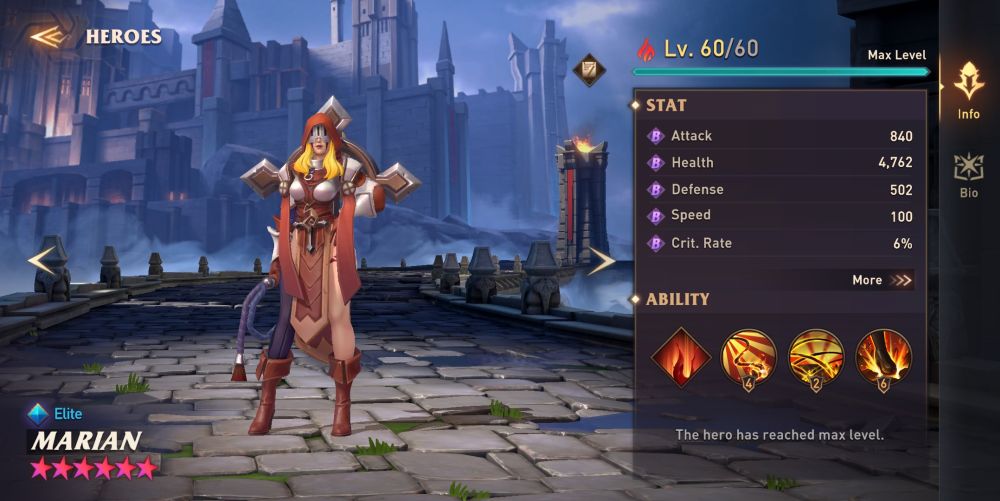1000x501 pixels.
Task: Inspect the fiery ability marked level 6
Action: point(884,357)
